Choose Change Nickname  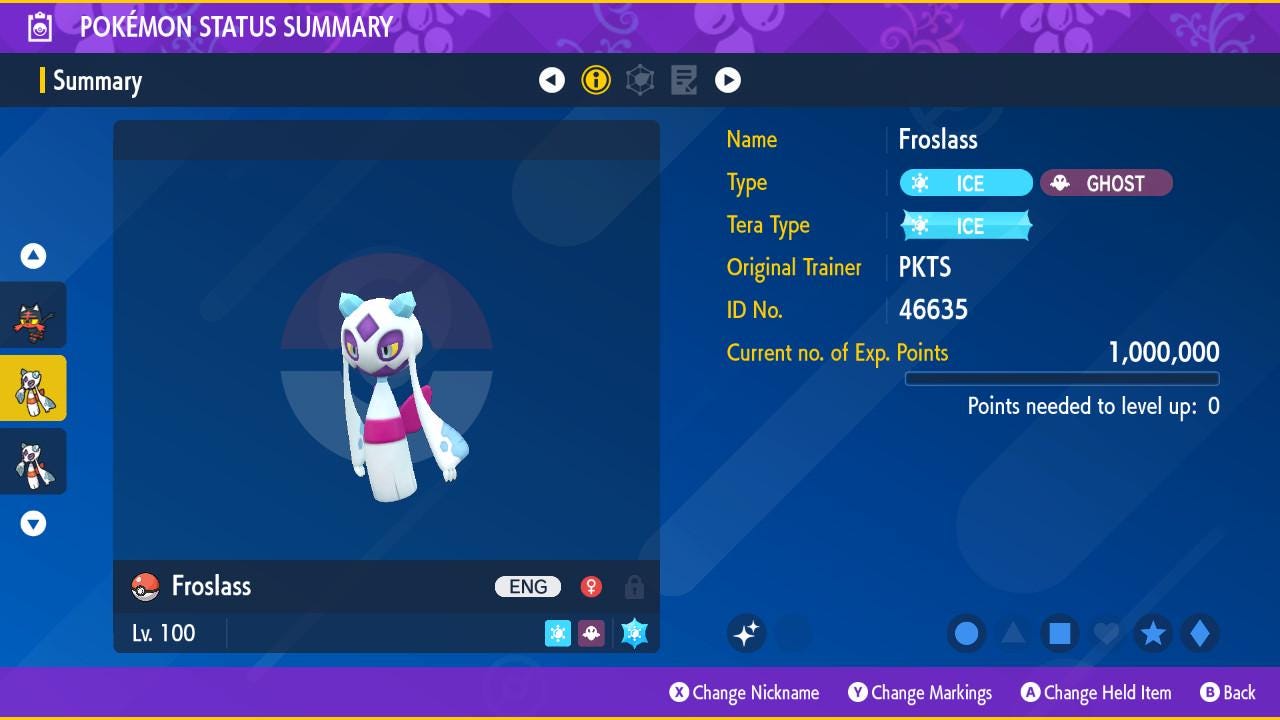pos(745,692)
